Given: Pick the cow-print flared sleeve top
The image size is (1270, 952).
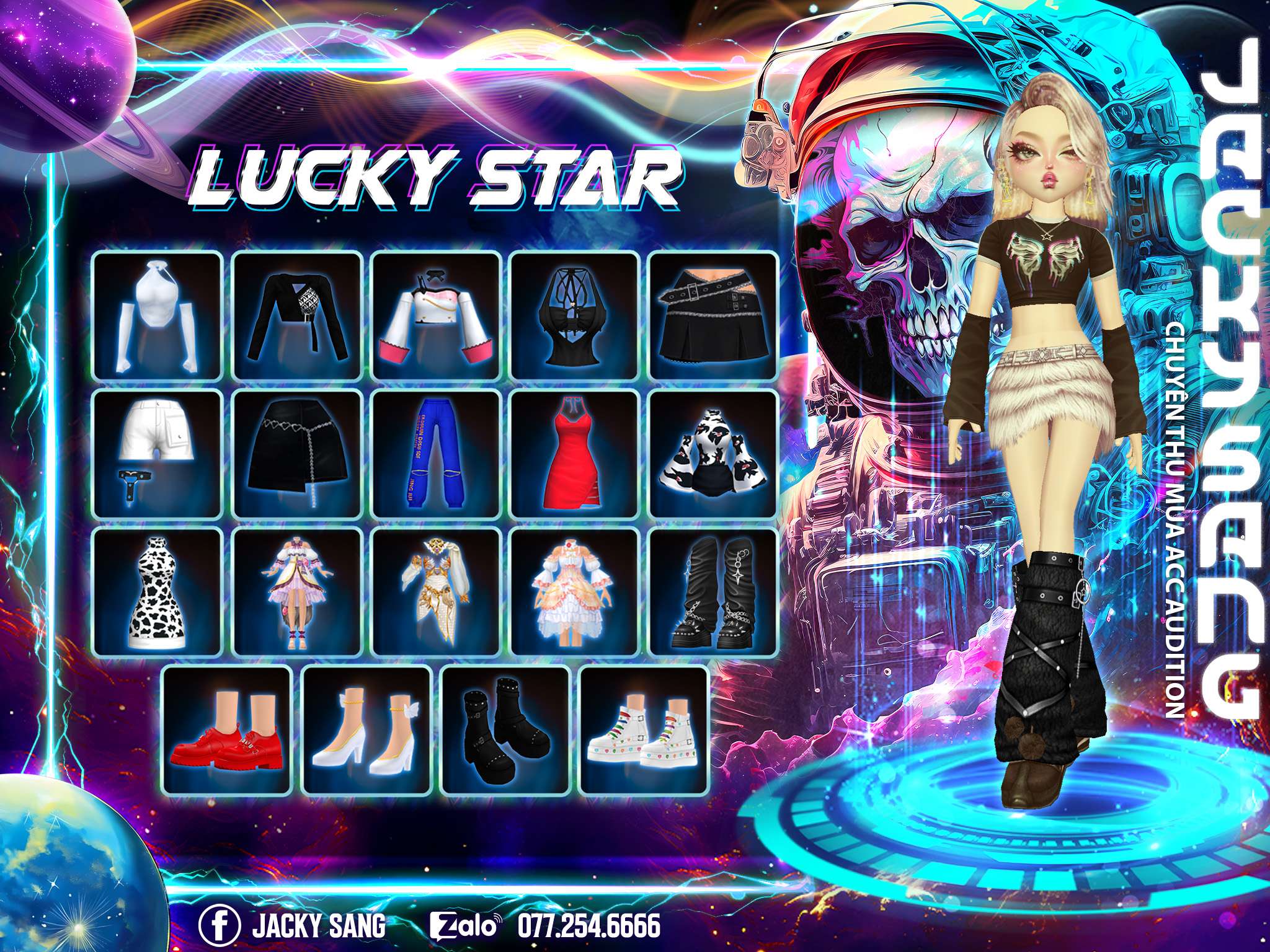Looking at the screenshot, I should pos(713,454).
